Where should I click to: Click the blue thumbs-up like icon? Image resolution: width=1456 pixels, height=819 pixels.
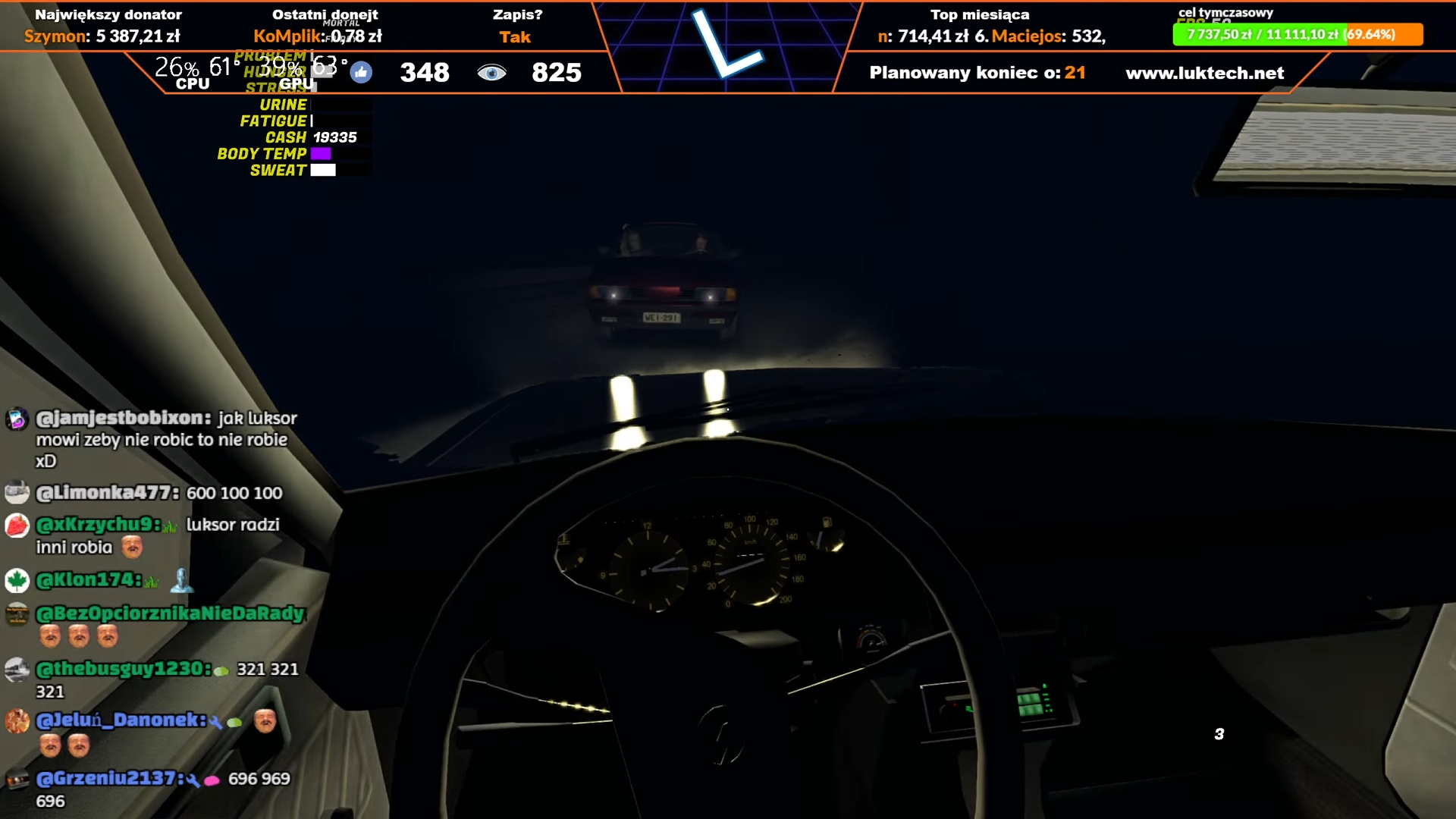click(361, 73)
